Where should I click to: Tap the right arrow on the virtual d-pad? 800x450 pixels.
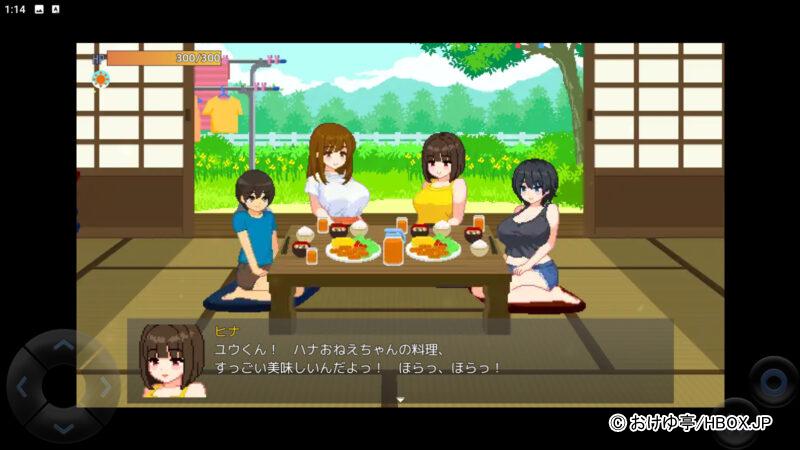click(x=103, y=387)
